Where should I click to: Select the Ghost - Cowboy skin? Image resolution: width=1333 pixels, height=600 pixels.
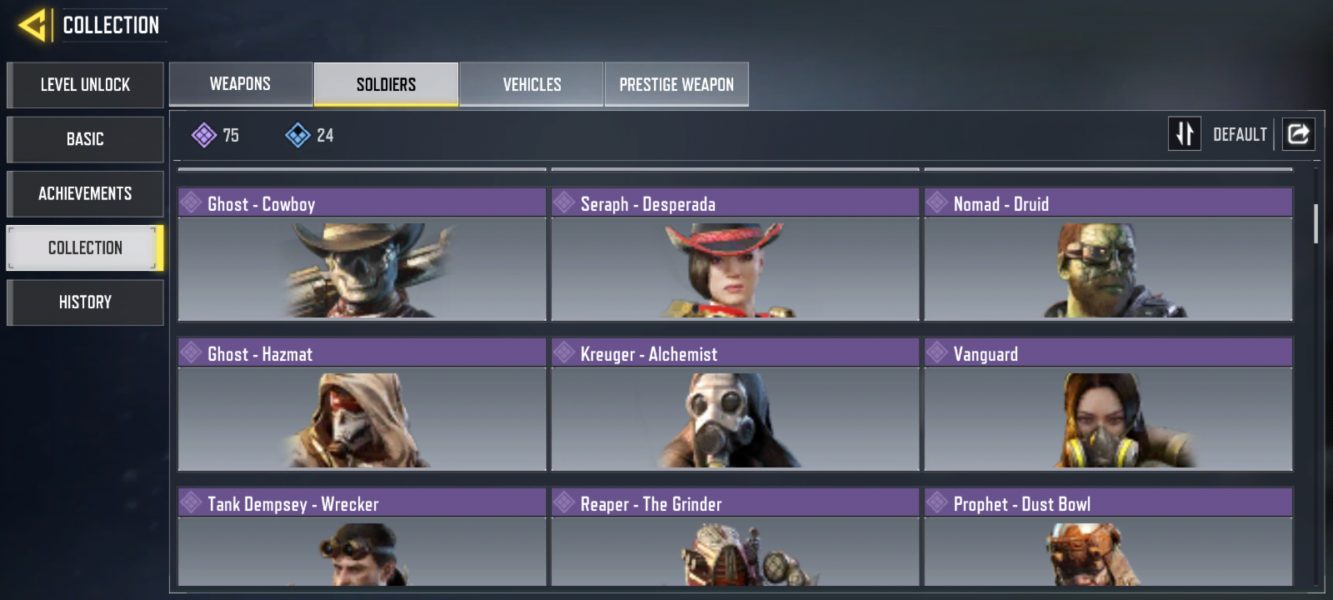(x=362, y=255)
